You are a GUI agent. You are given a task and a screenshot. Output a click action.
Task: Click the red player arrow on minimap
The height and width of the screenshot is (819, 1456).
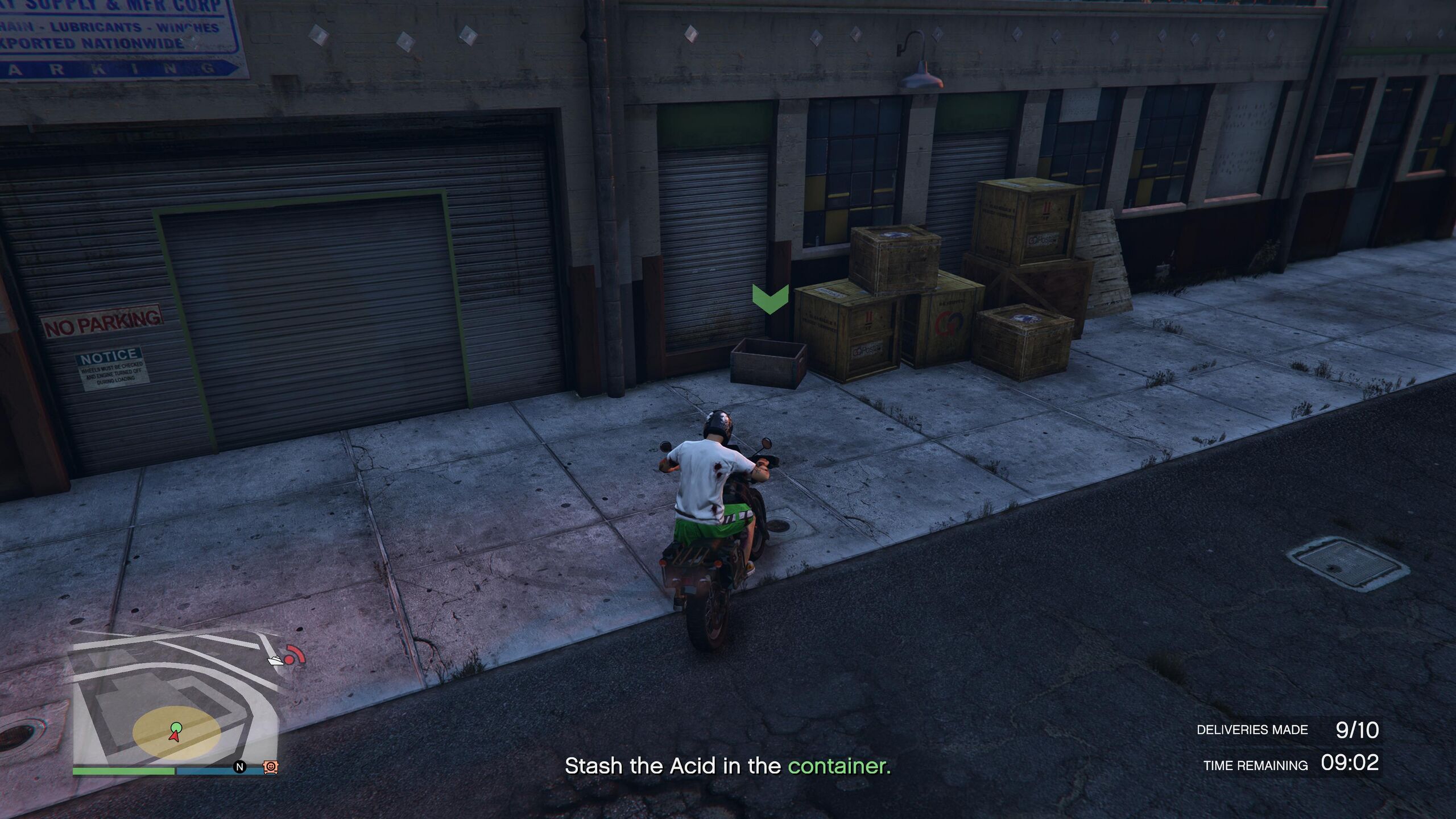point(175,736)
